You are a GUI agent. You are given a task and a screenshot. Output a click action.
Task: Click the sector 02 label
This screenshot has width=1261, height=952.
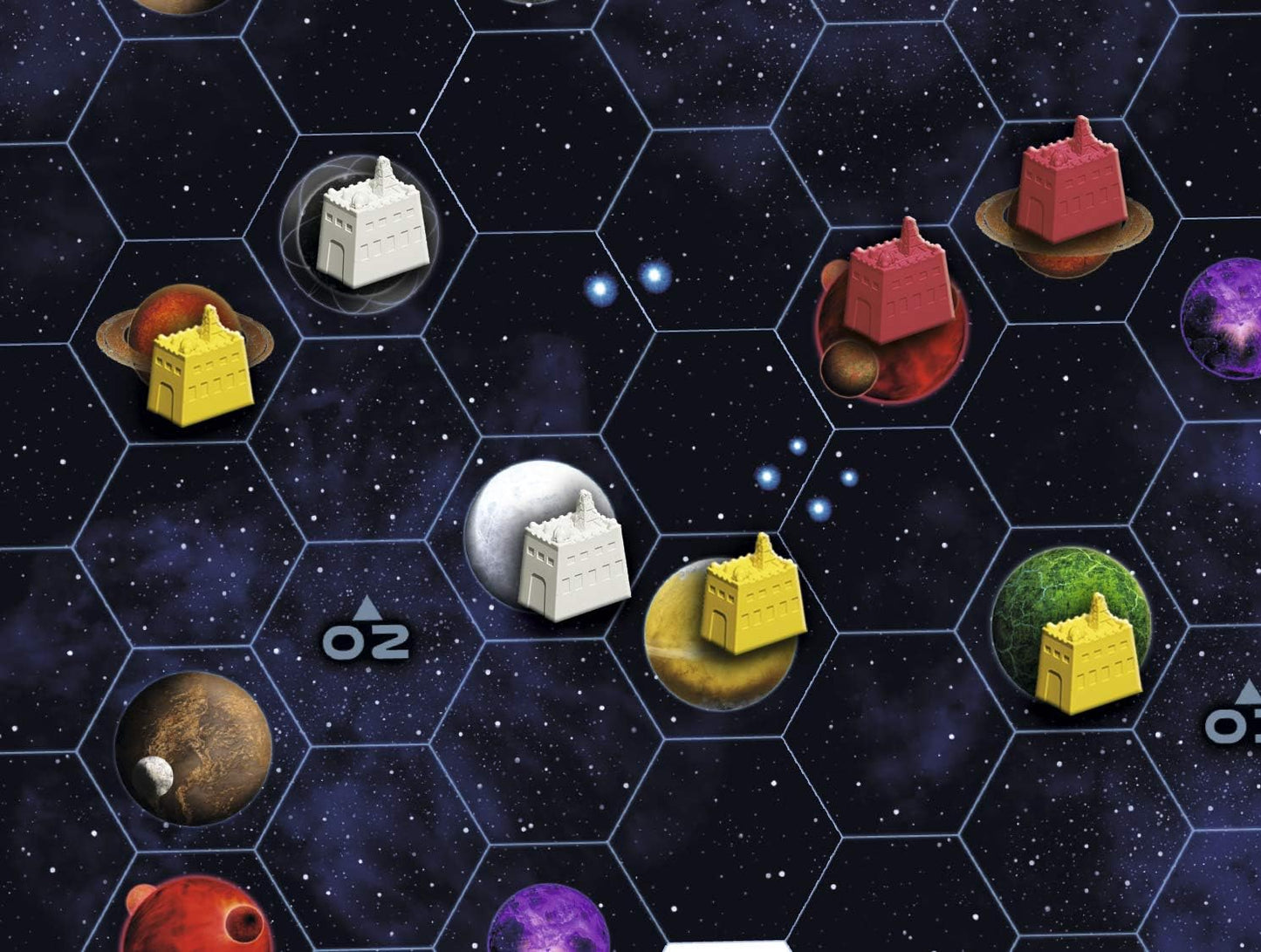367,634
